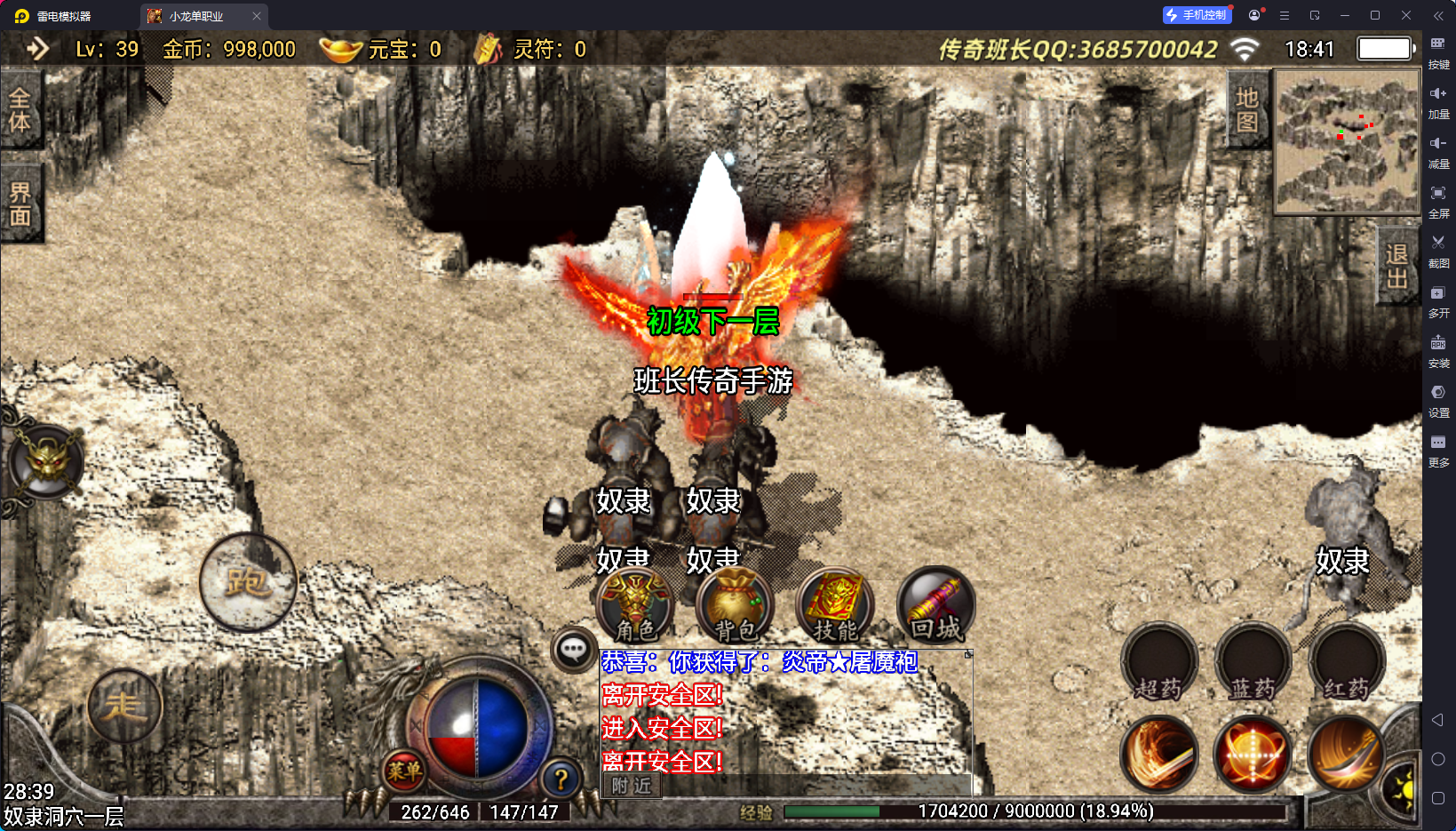Close the 小龙单职业 emulator tab

point(257,16)
